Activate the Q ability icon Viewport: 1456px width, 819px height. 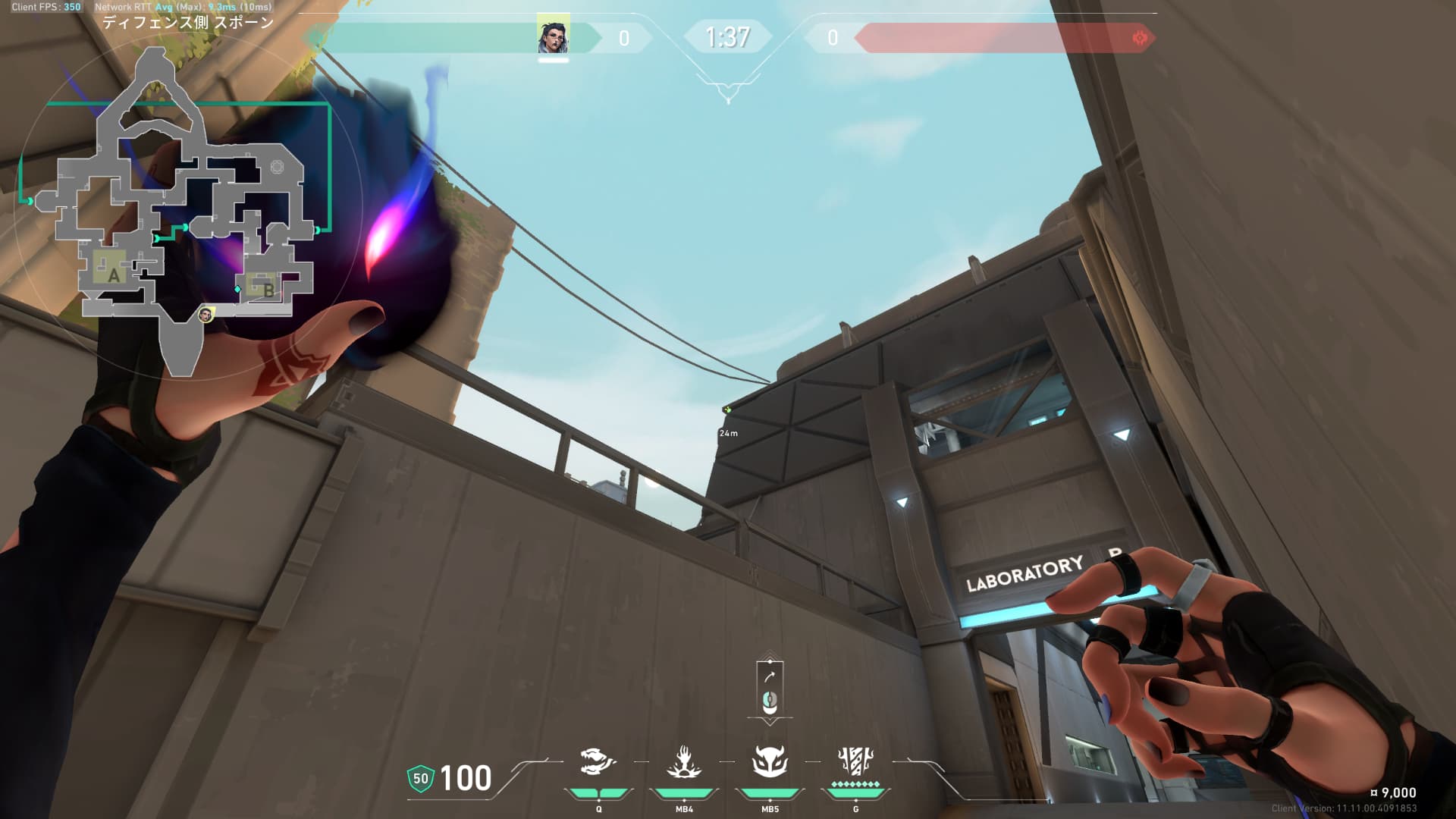click(x=598, y=763)
